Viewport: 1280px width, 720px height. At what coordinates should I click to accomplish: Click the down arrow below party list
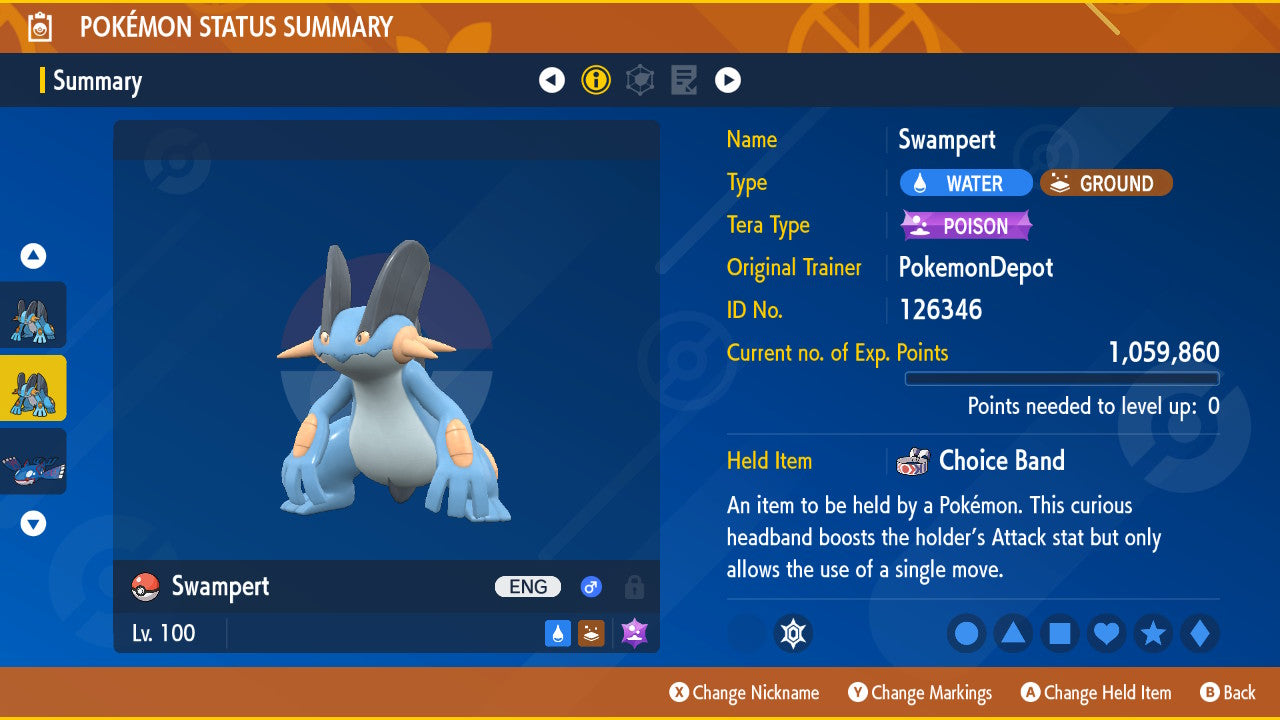coord(34,523)
